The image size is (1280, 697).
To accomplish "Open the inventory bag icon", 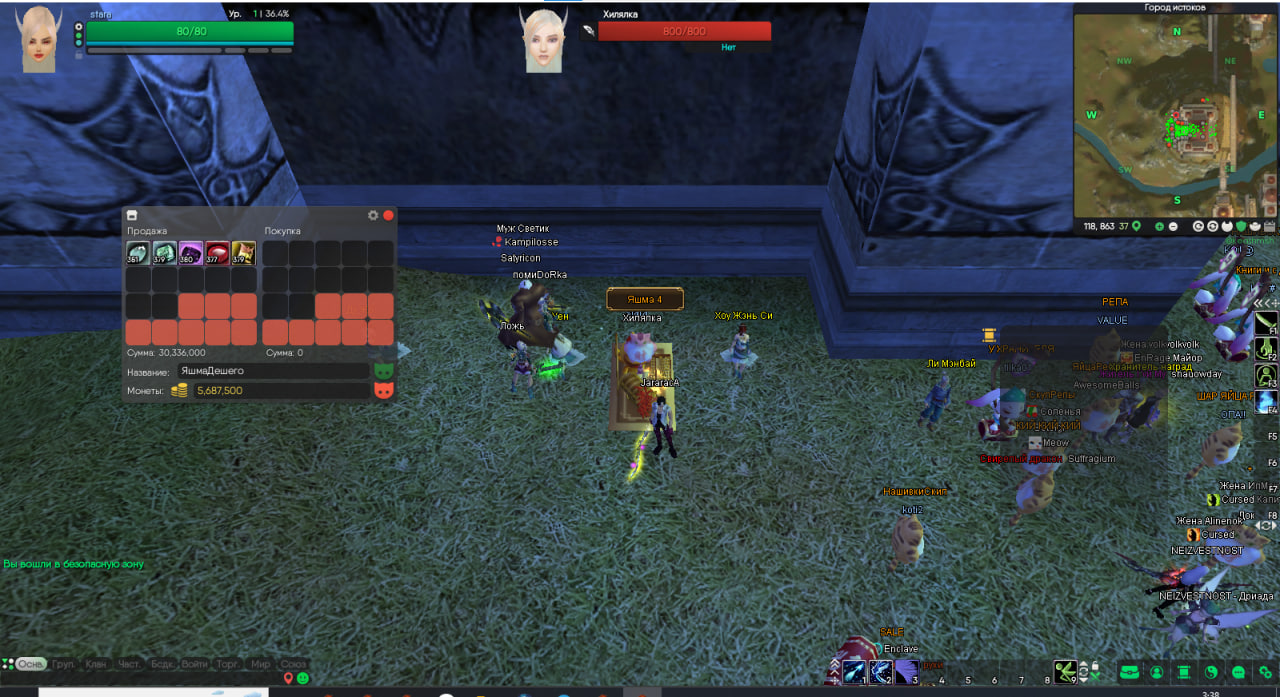I will point(1129,672).
